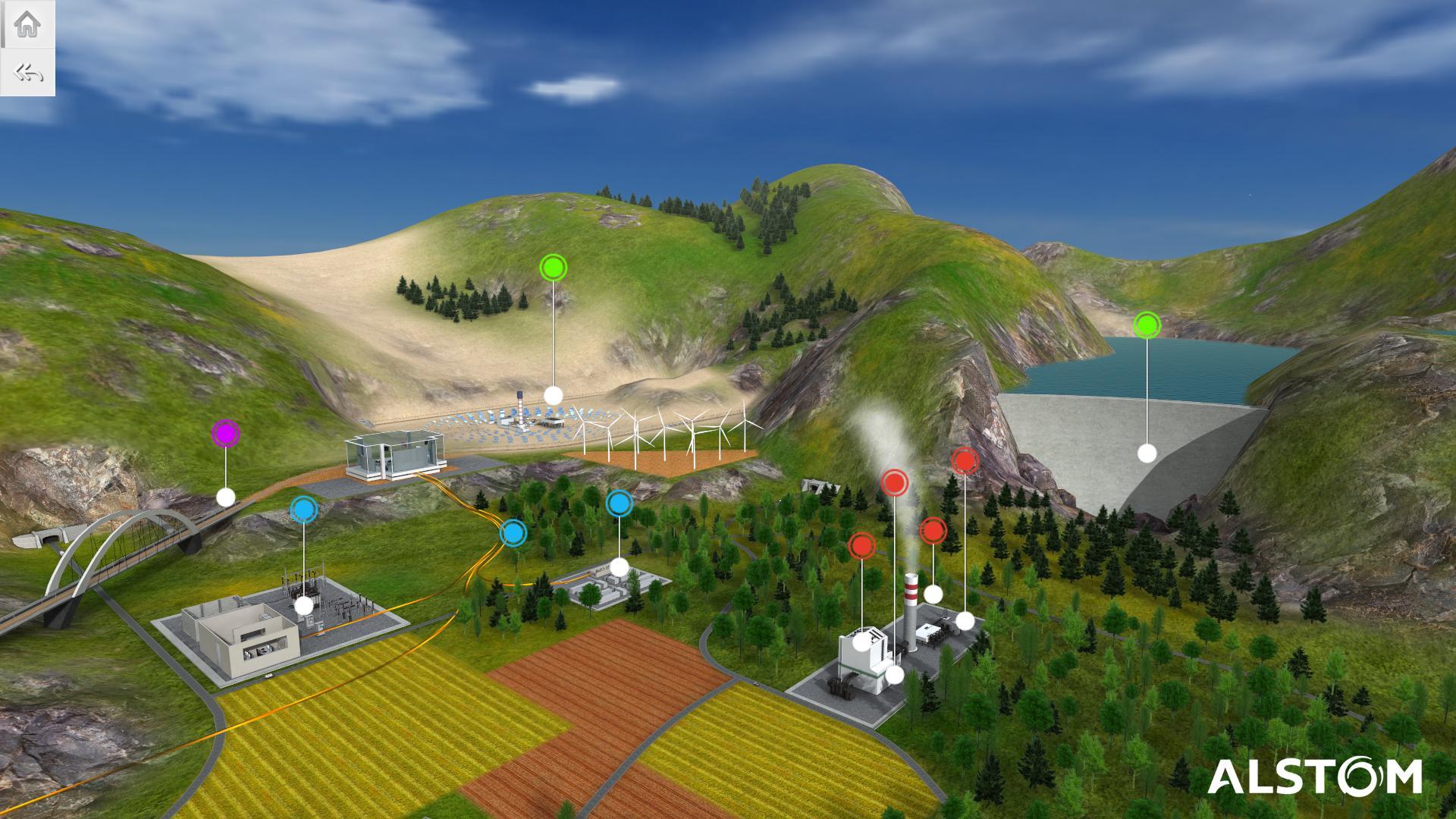Click the white pin on the substation switchyard
This screenshot has height=819, width=1456.
coord(303,606)
